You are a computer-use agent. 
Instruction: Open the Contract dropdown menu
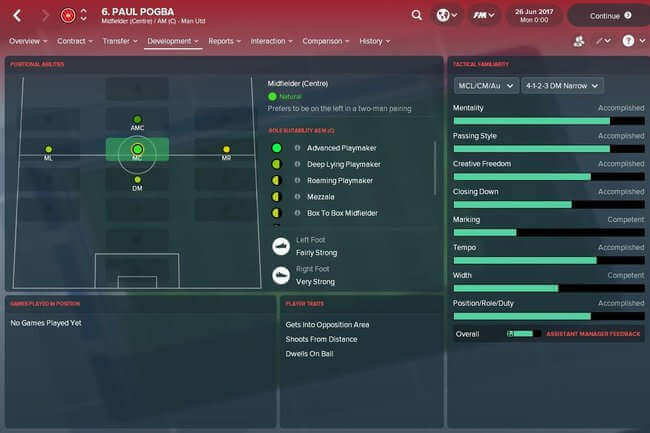pos(74,41)
